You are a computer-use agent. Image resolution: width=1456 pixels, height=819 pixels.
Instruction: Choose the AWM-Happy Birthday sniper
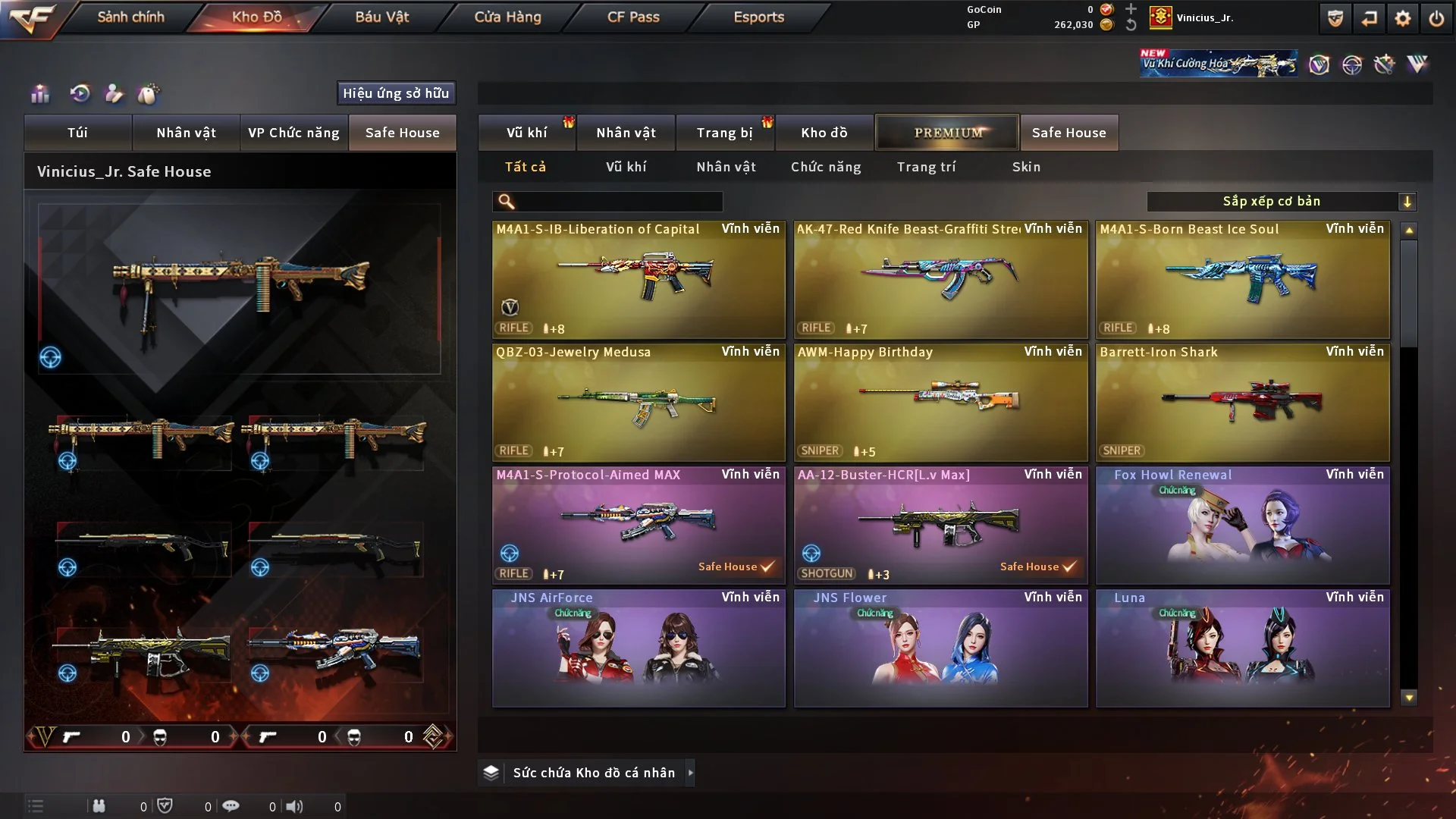(940, 402)
